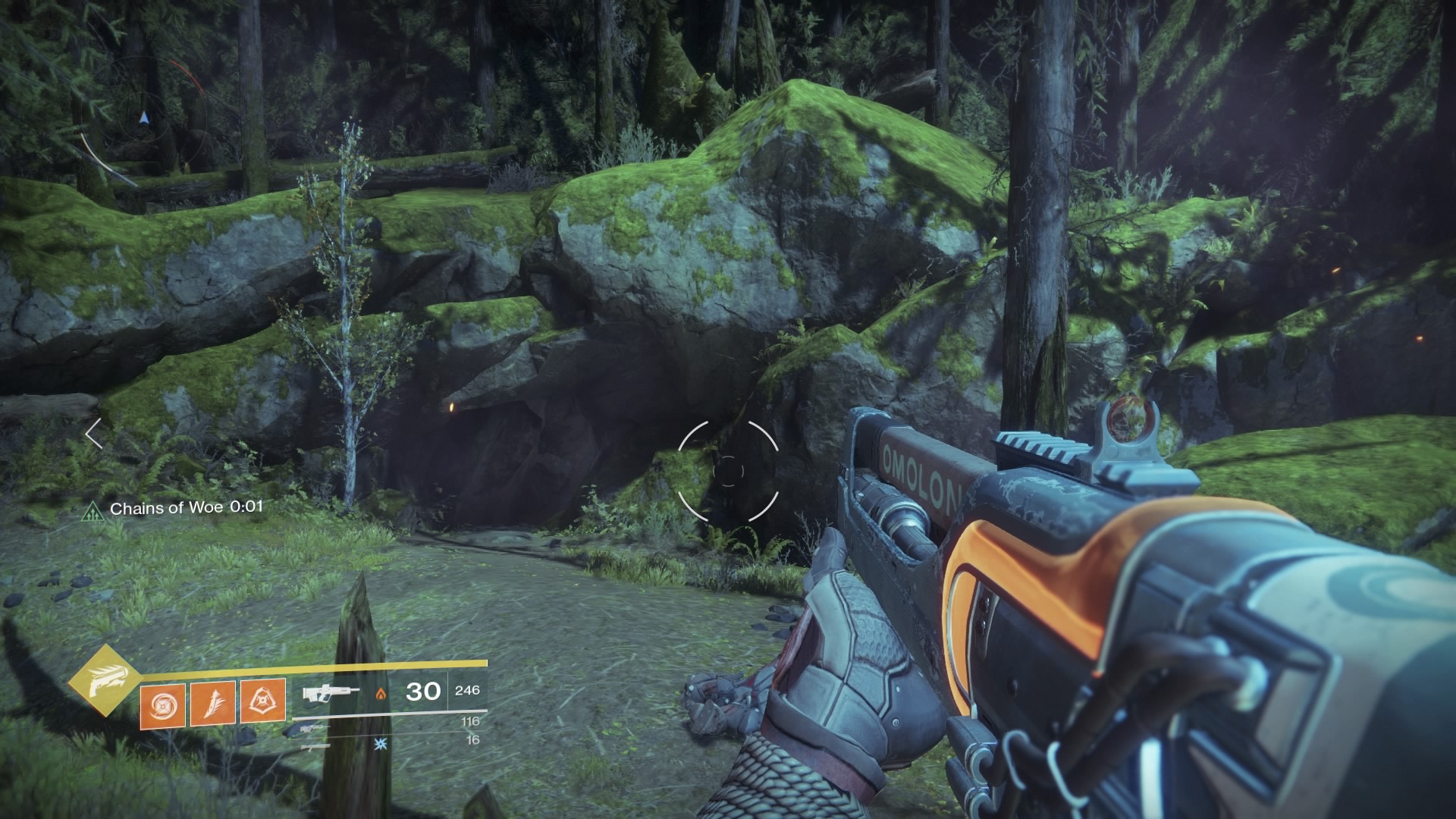
Task: Select the swirl grenade ability icon
Action: point(162,703)
